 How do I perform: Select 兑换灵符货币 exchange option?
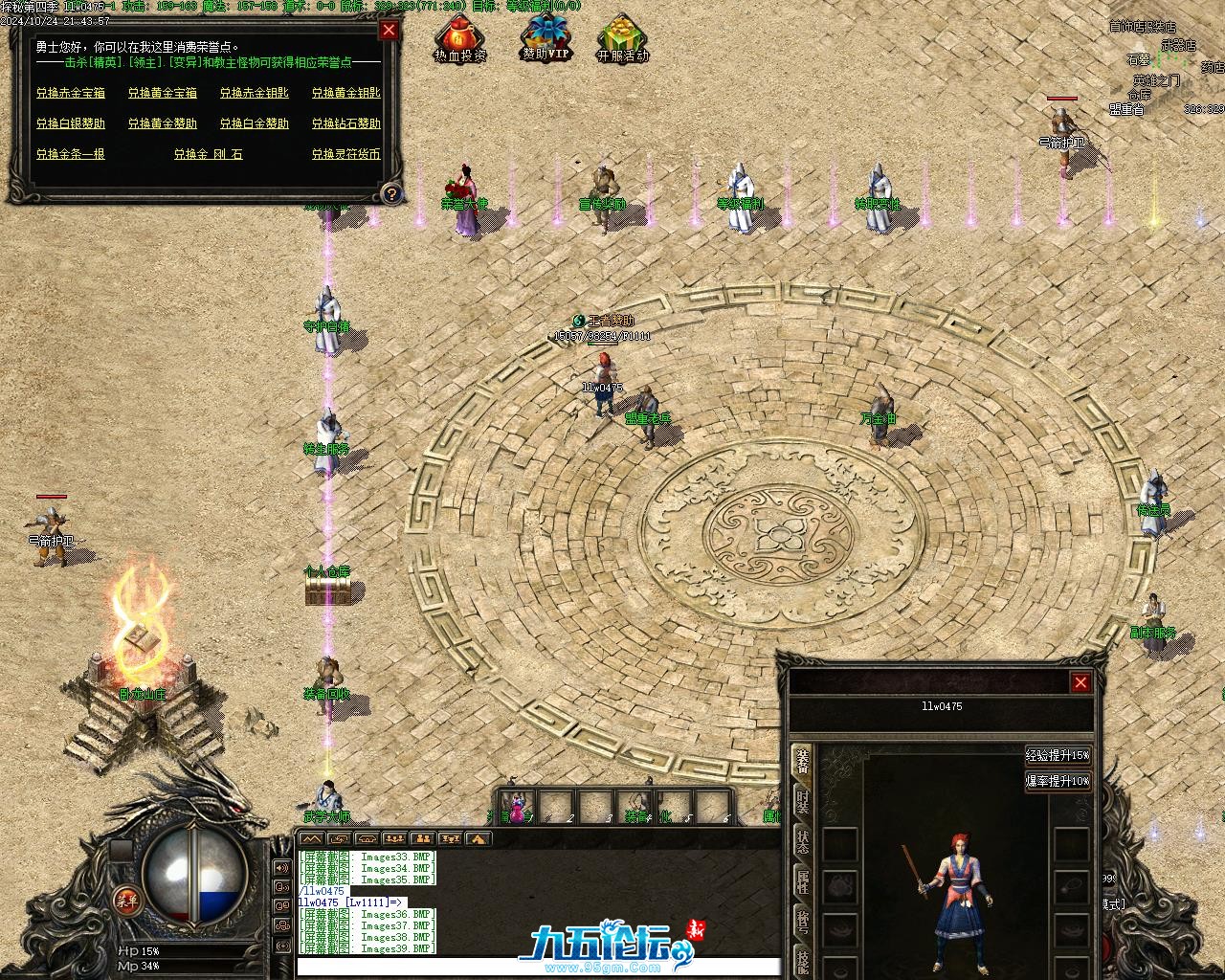(x=346, y=154)
